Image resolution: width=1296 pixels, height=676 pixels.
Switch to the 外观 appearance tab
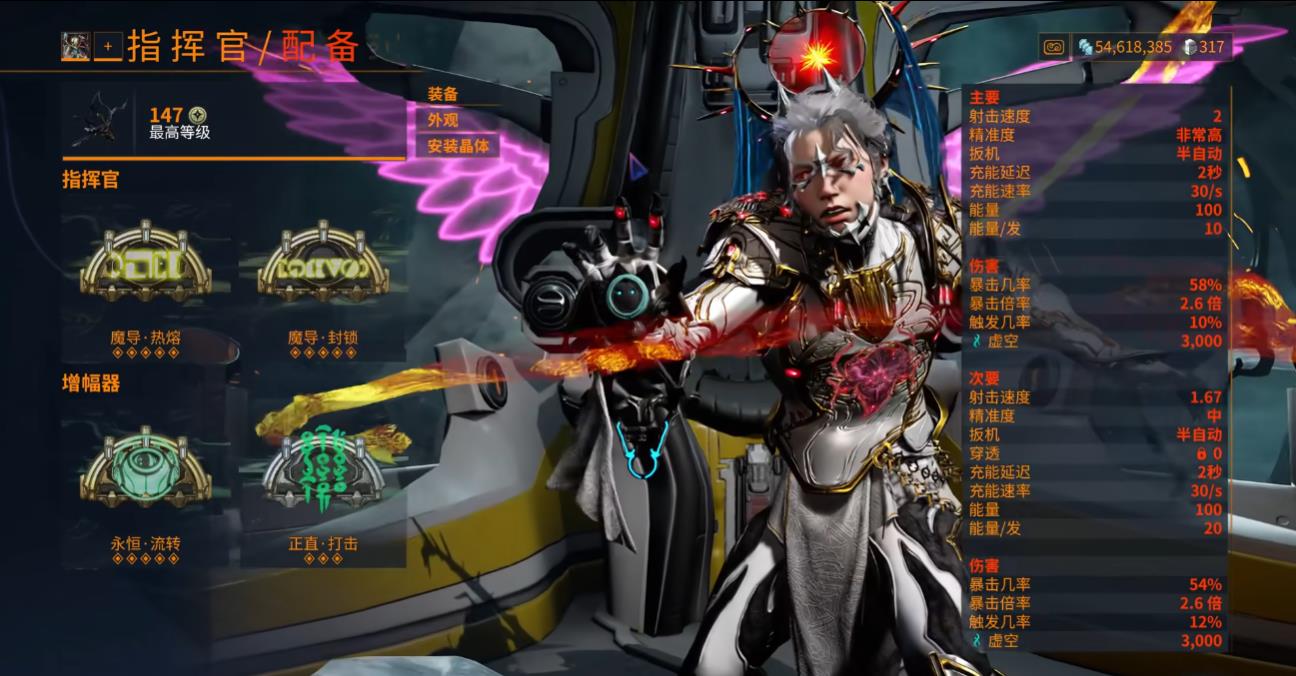(444, 120)
